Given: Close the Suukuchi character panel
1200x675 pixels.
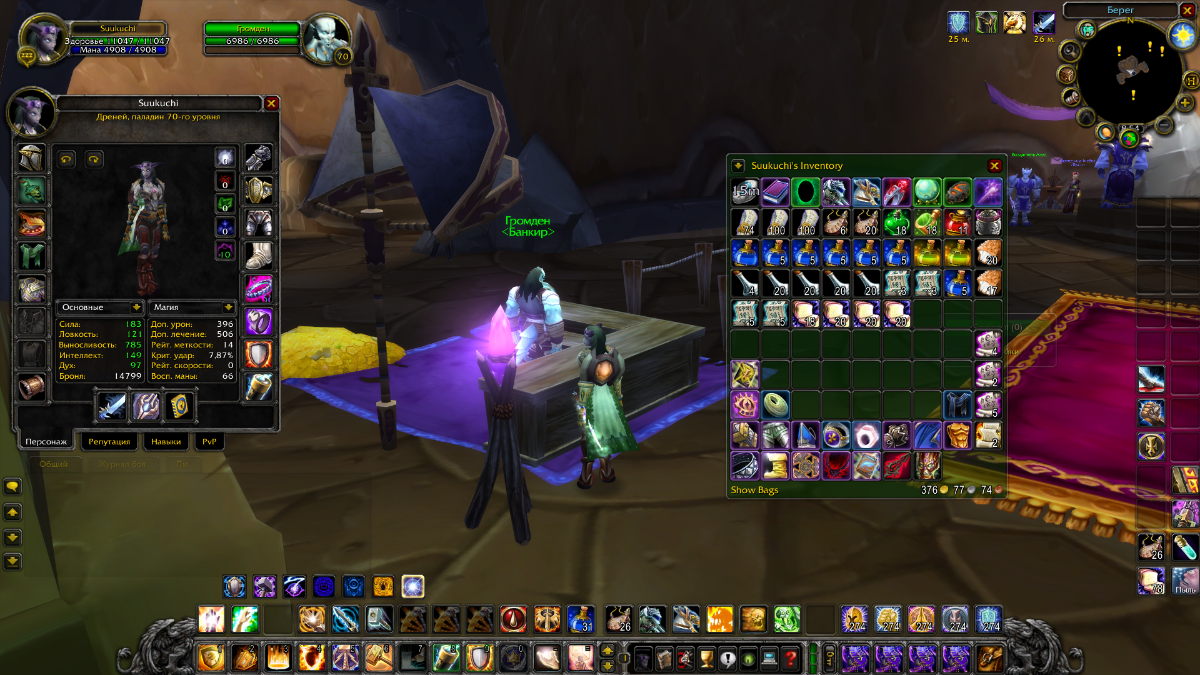Looking at the screenshot, I should [271, 103].
